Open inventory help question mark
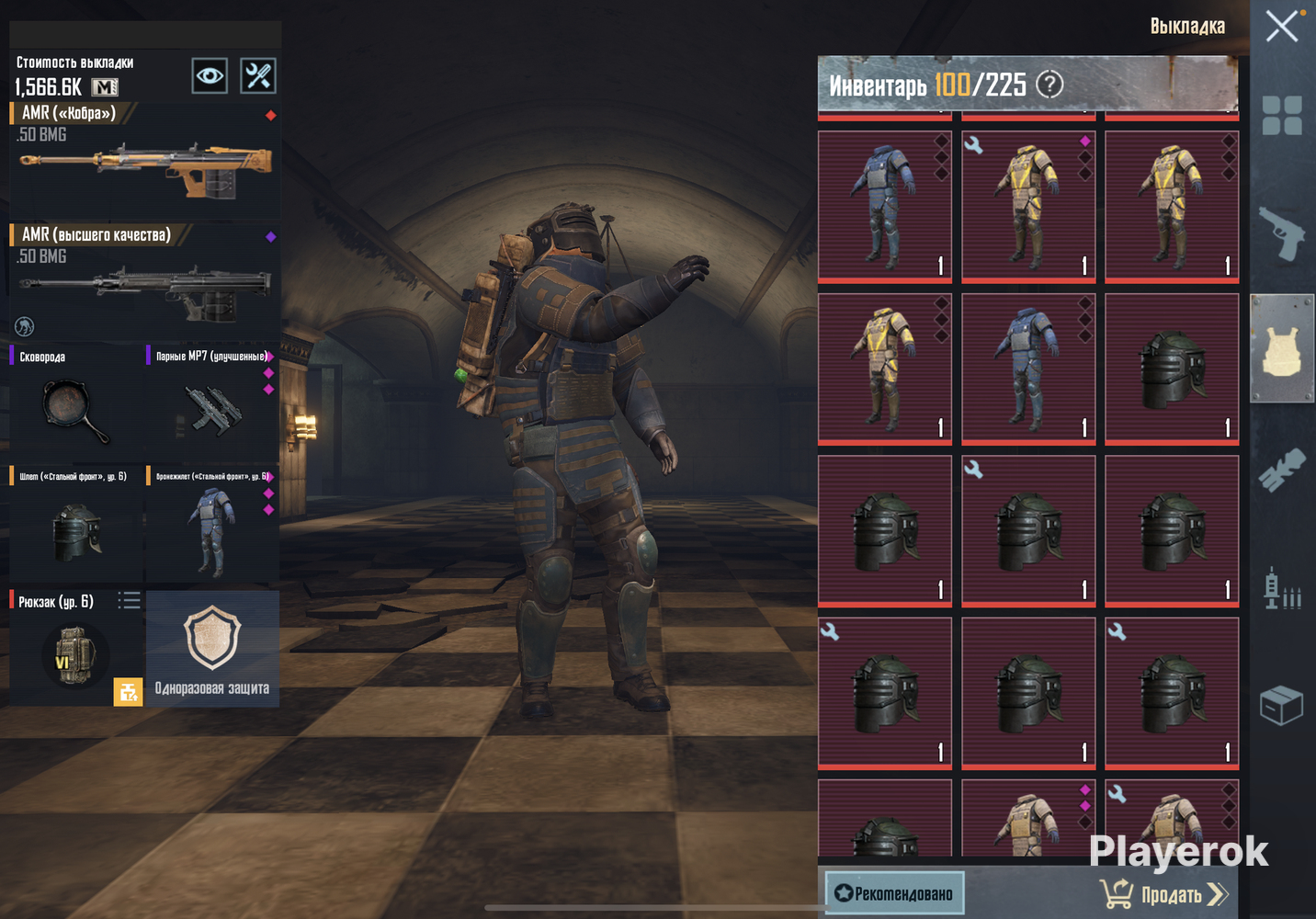Screen dimensions: 1316x919 point(1049,85)
